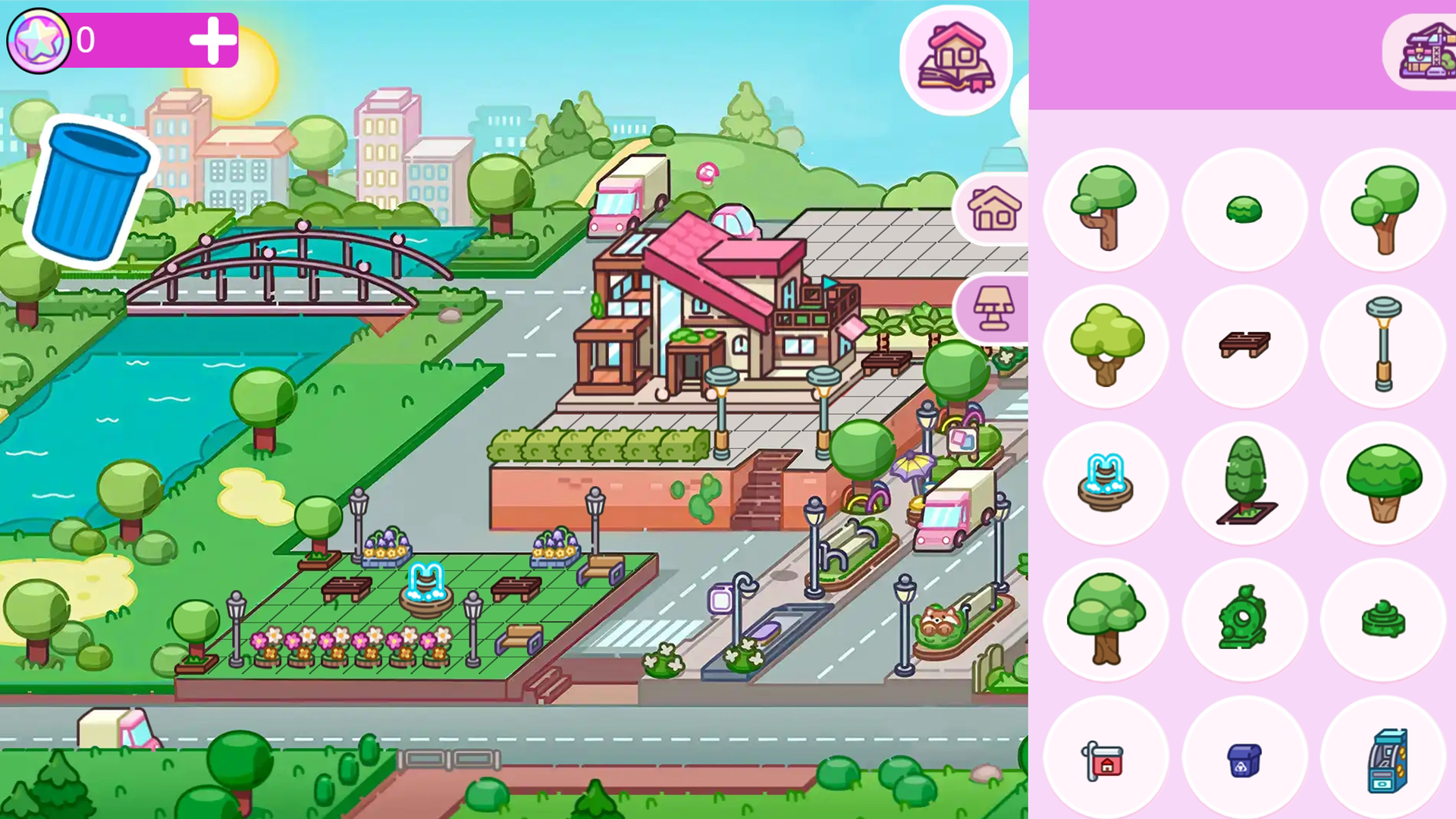Select the light green leafy tree item

(x=1106, y=345)
